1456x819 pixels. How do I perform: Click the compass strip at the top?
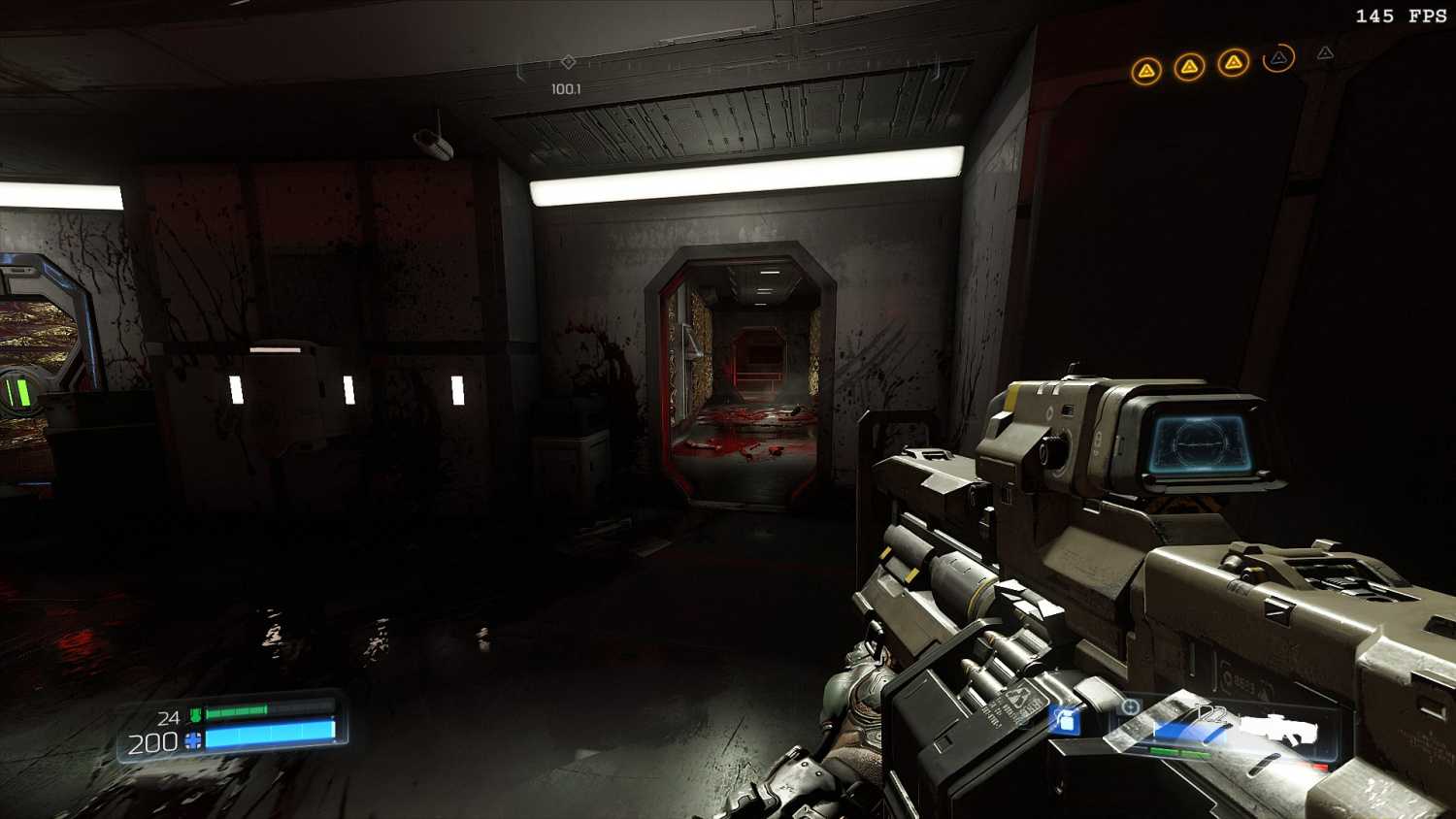click(728, 66)
